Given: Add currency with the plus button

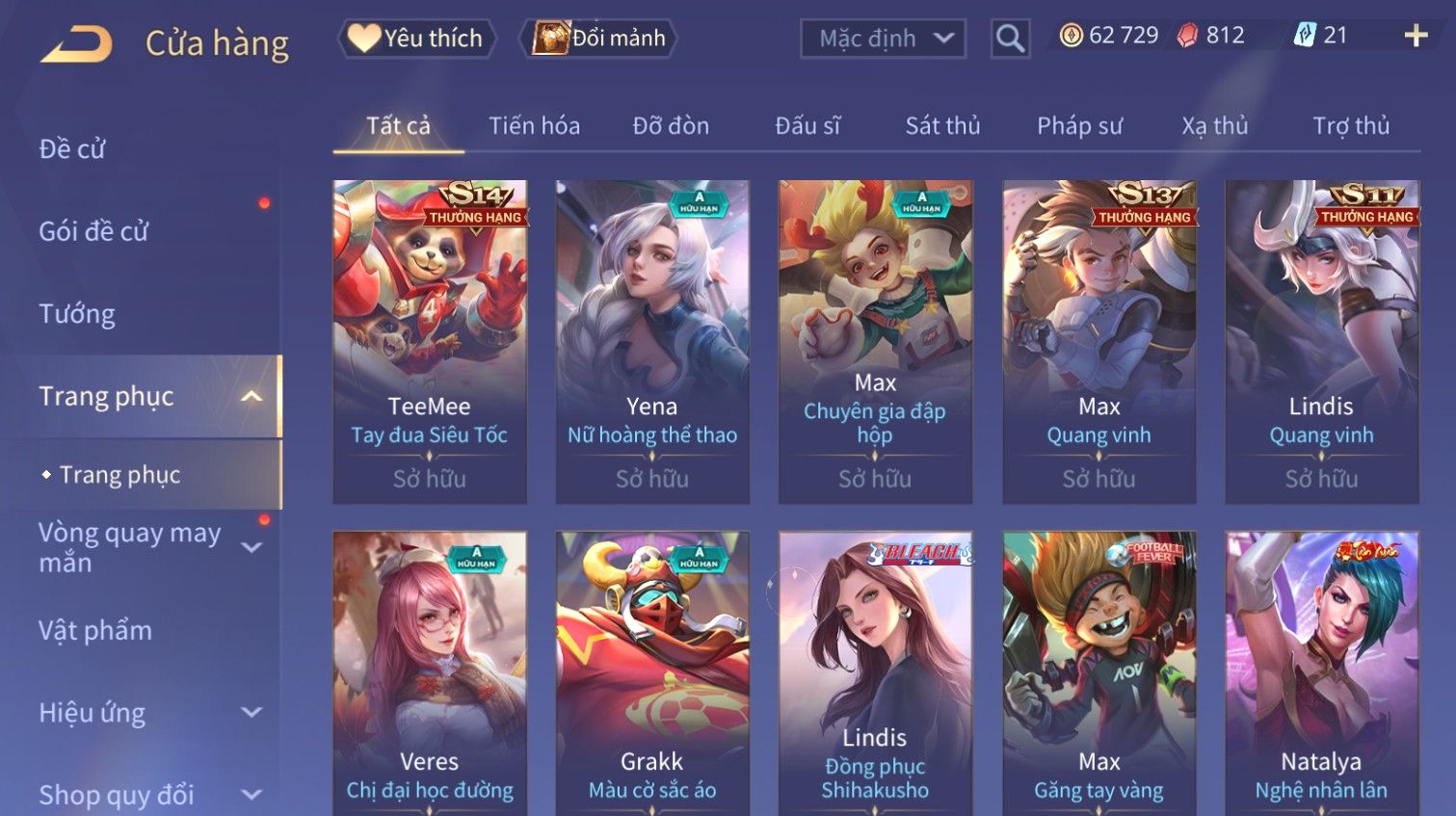Looking at the screenshot, I should tap(1416, 37).
